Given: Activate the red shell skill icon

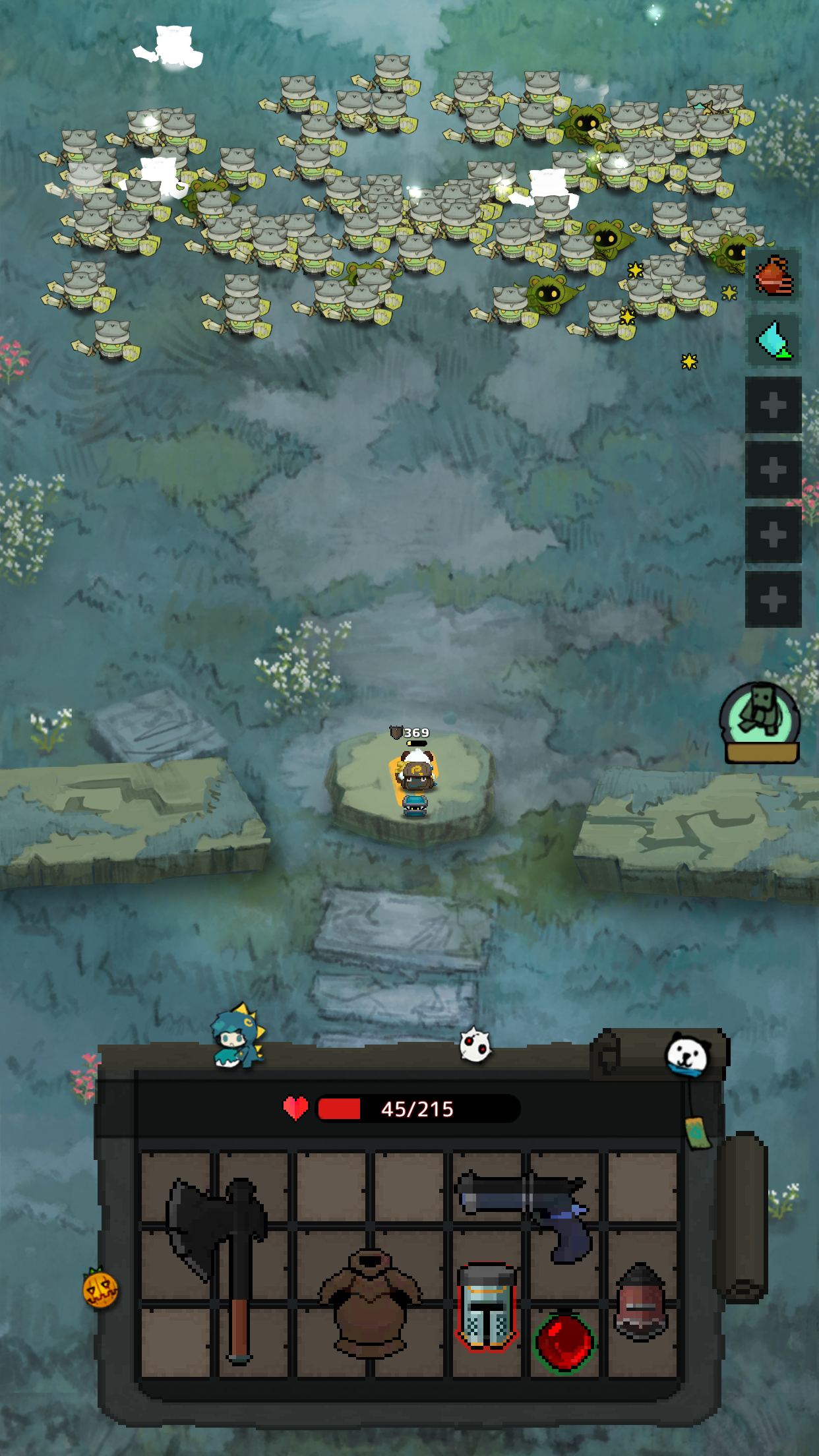Looking at the screenshot, I should pyautogui.click(x=773, y=276).
